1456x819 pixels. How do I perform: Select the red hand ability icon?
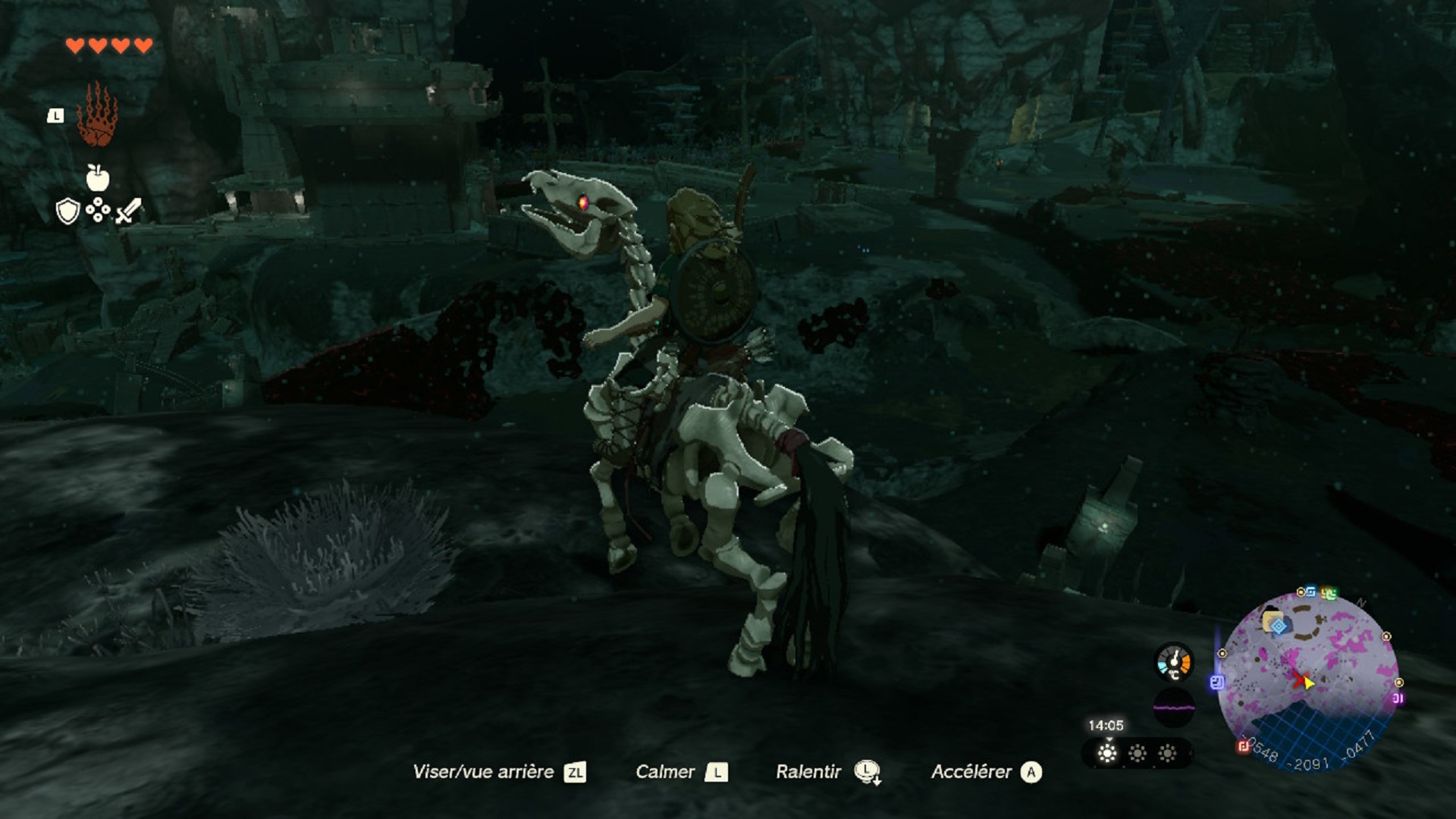click(x=97, y=115)
